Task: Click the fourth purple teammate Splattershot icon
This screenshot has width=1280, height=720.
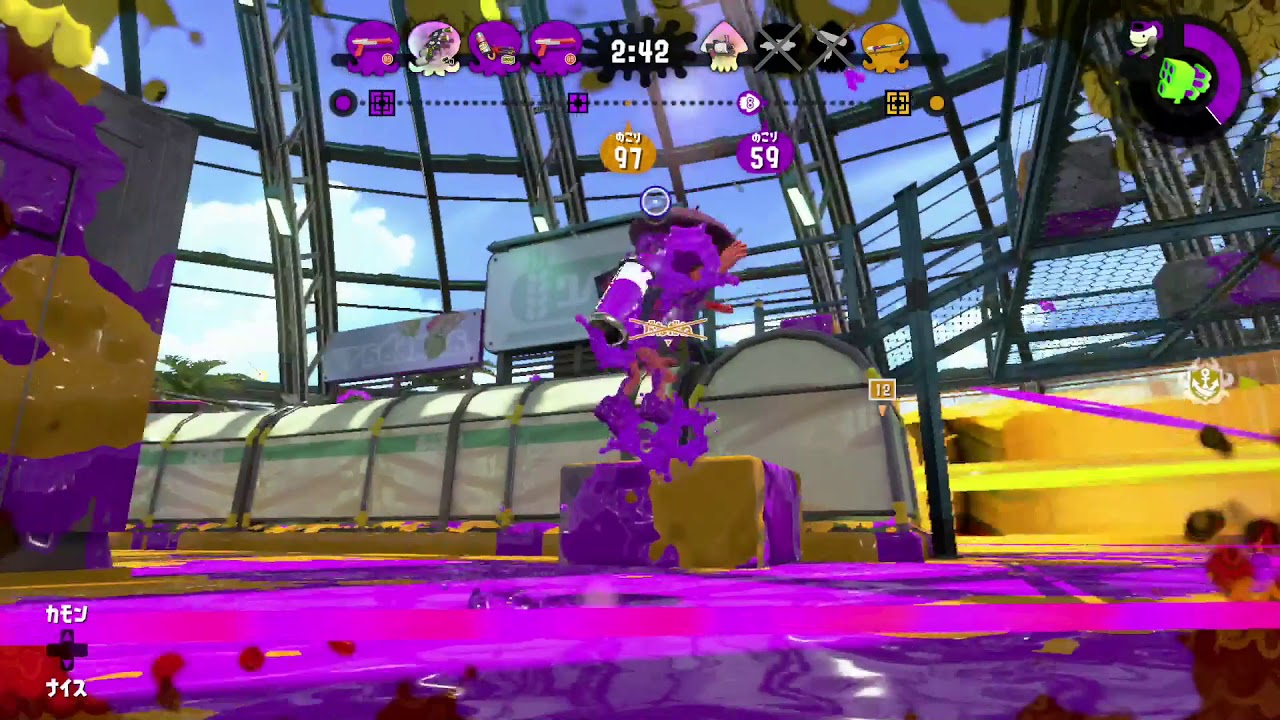Action: point(553,49)
